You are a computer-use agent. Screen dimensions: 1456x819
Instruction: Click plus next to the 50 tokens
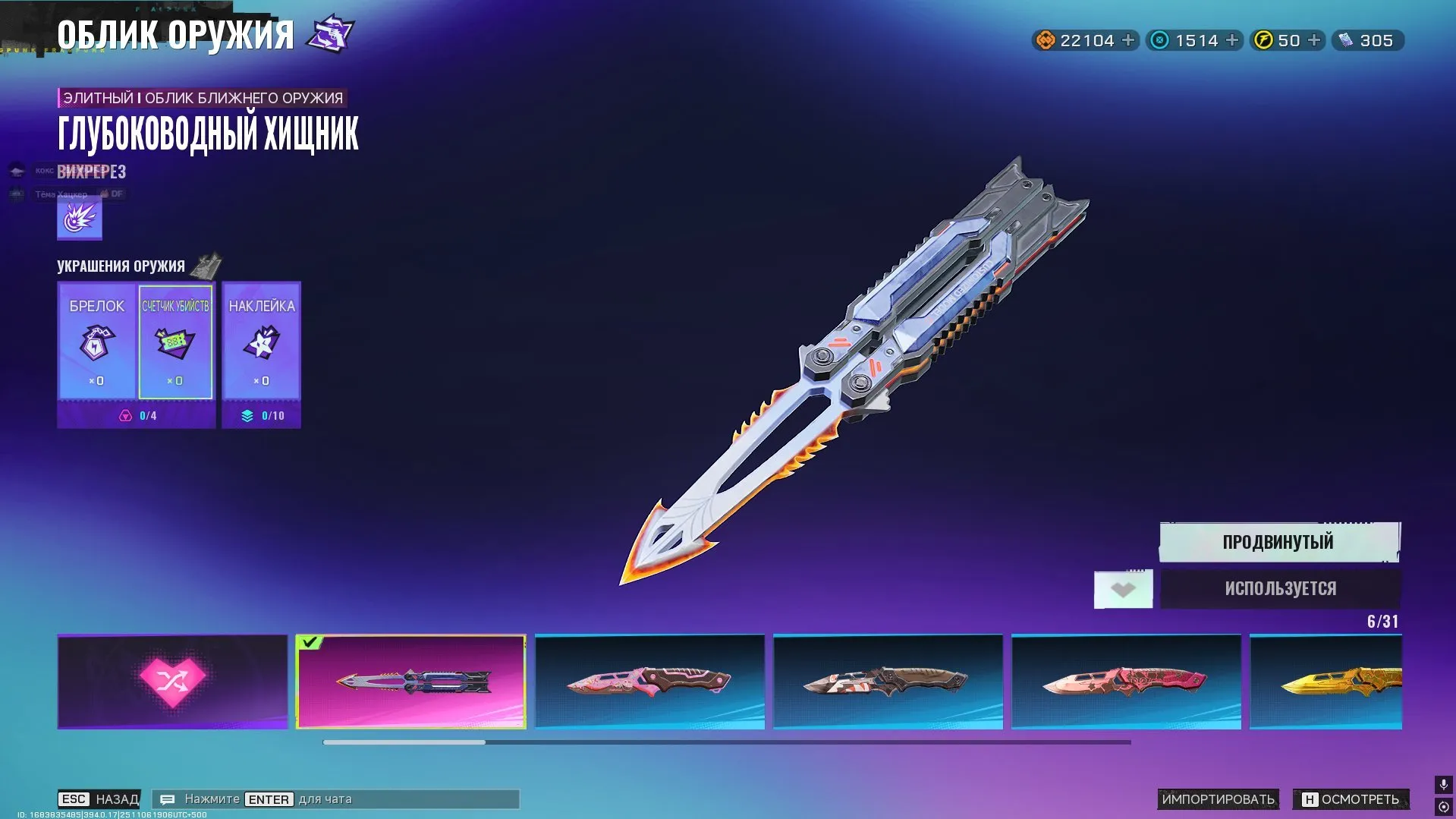[x=1313, y=40]
